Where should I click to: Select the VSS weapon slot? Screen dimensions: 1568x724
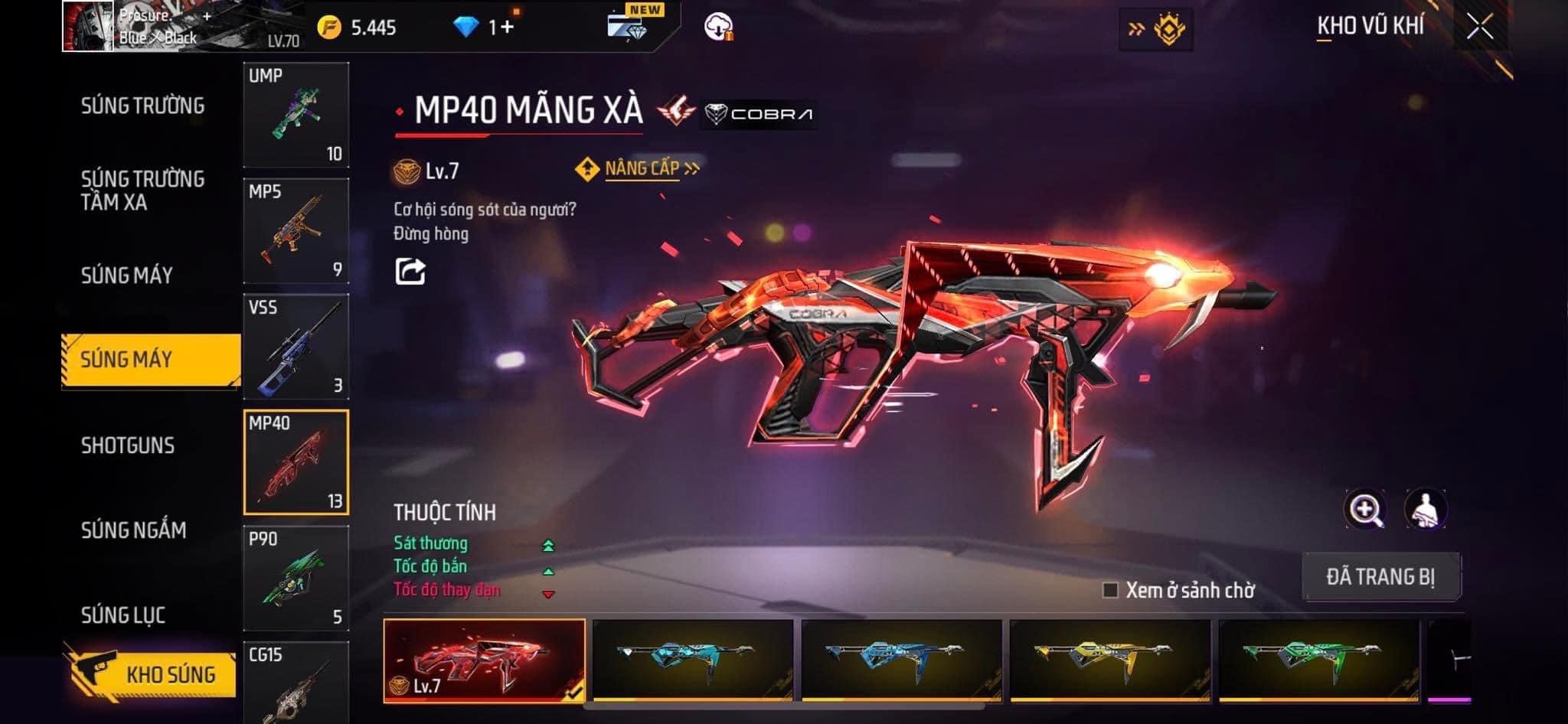[296, 347]
